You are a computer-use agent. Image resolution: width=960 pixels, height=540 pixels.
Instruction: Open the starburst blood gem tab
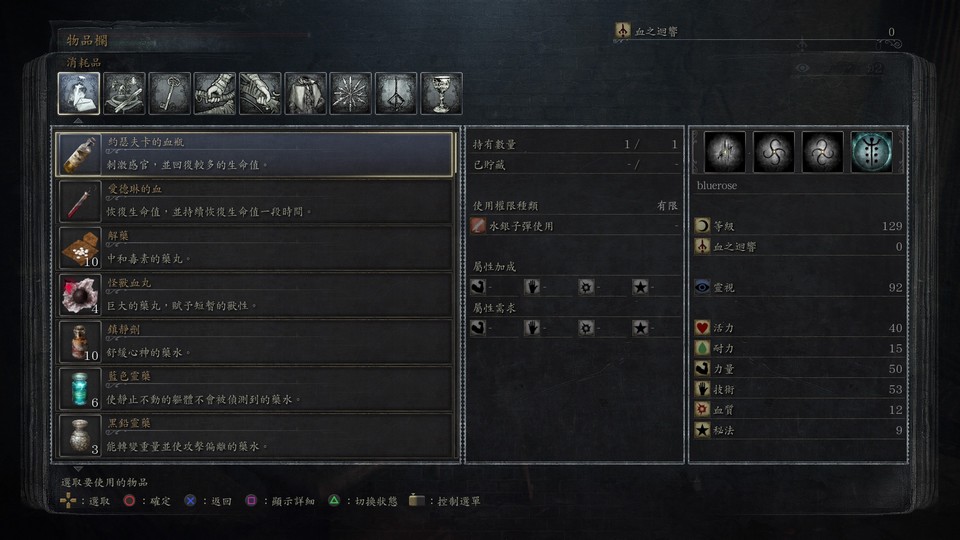(x=351, y=94)
